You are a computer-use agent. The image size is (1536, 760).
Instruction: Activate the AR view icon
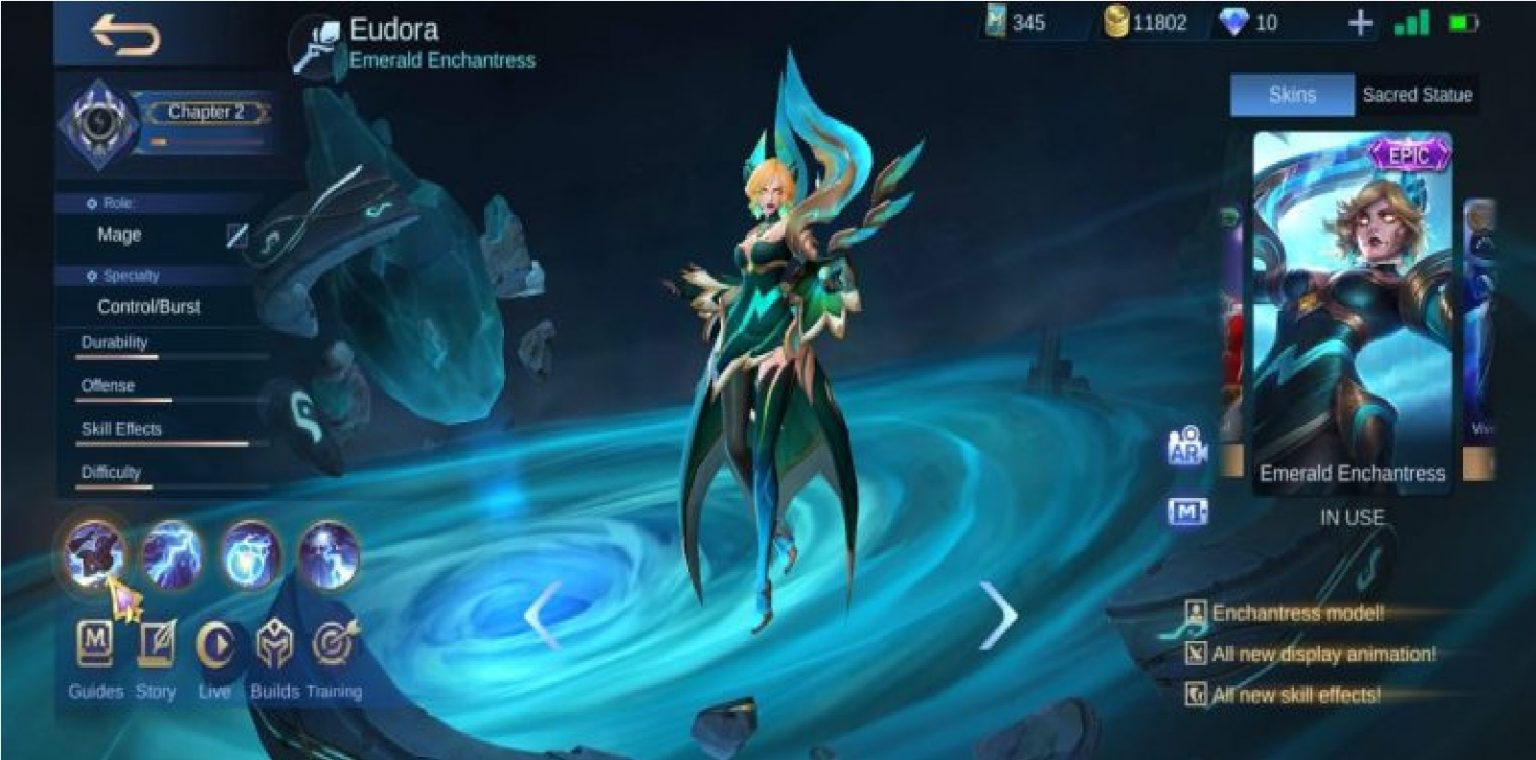point(1190,445)
